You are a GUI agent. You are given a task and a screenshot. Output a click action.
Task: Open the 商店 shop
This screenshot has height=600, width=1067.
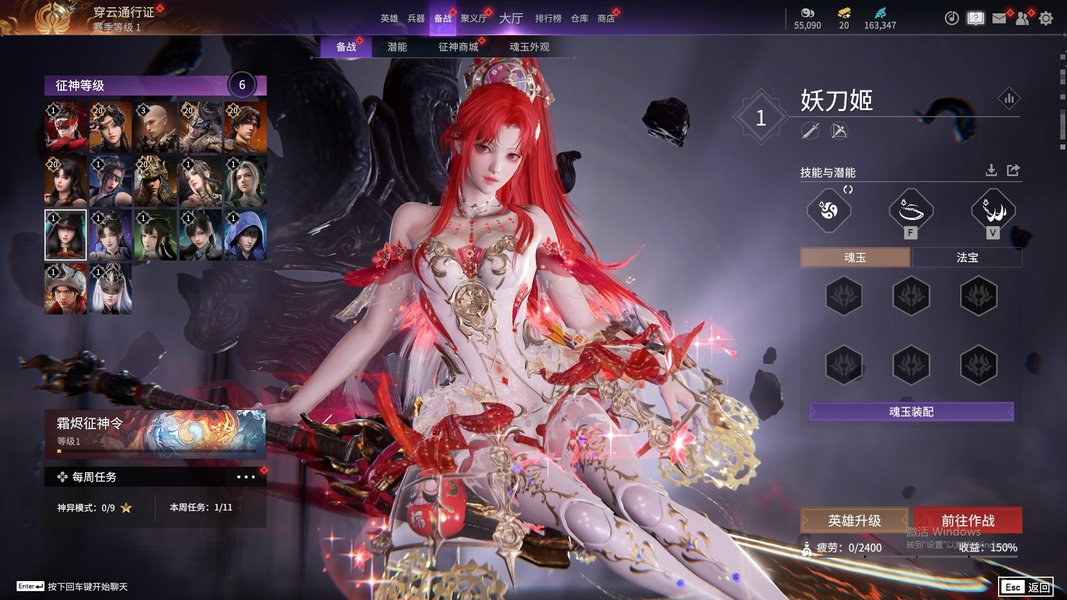point(606,18)
